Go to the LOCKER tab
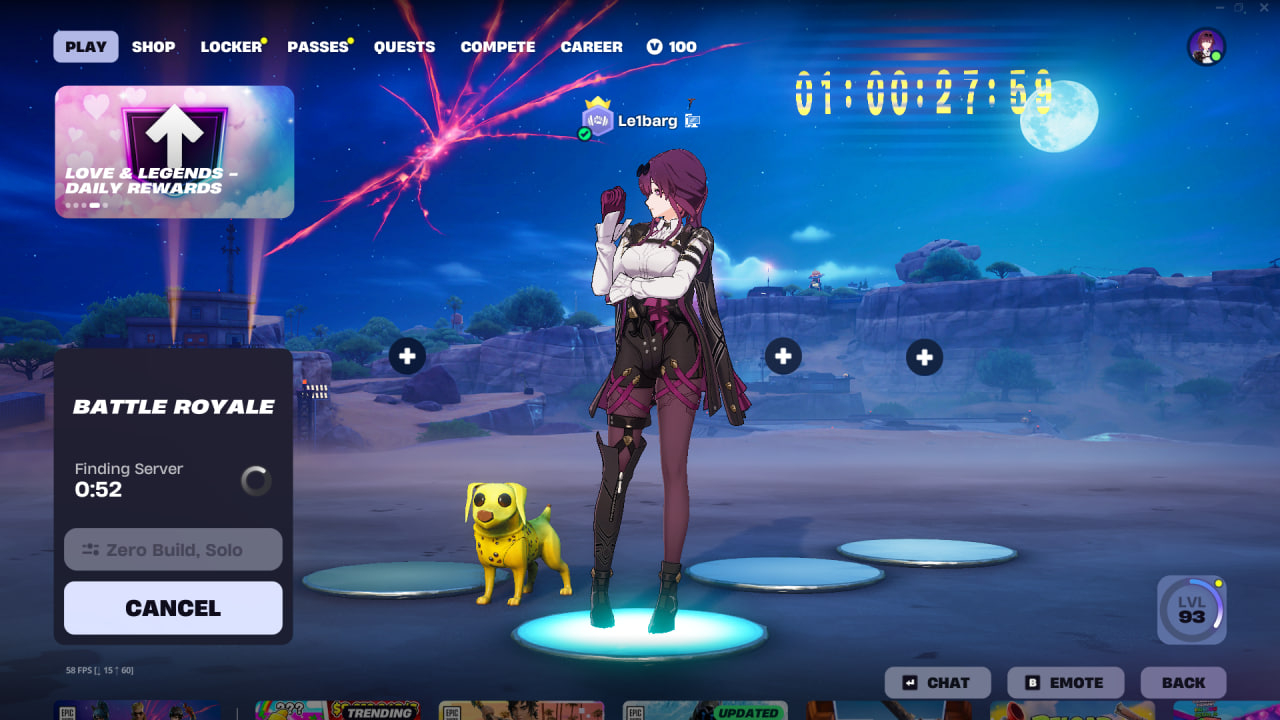This screenshot has width=1280, height=720. click(x=231, y=47)
